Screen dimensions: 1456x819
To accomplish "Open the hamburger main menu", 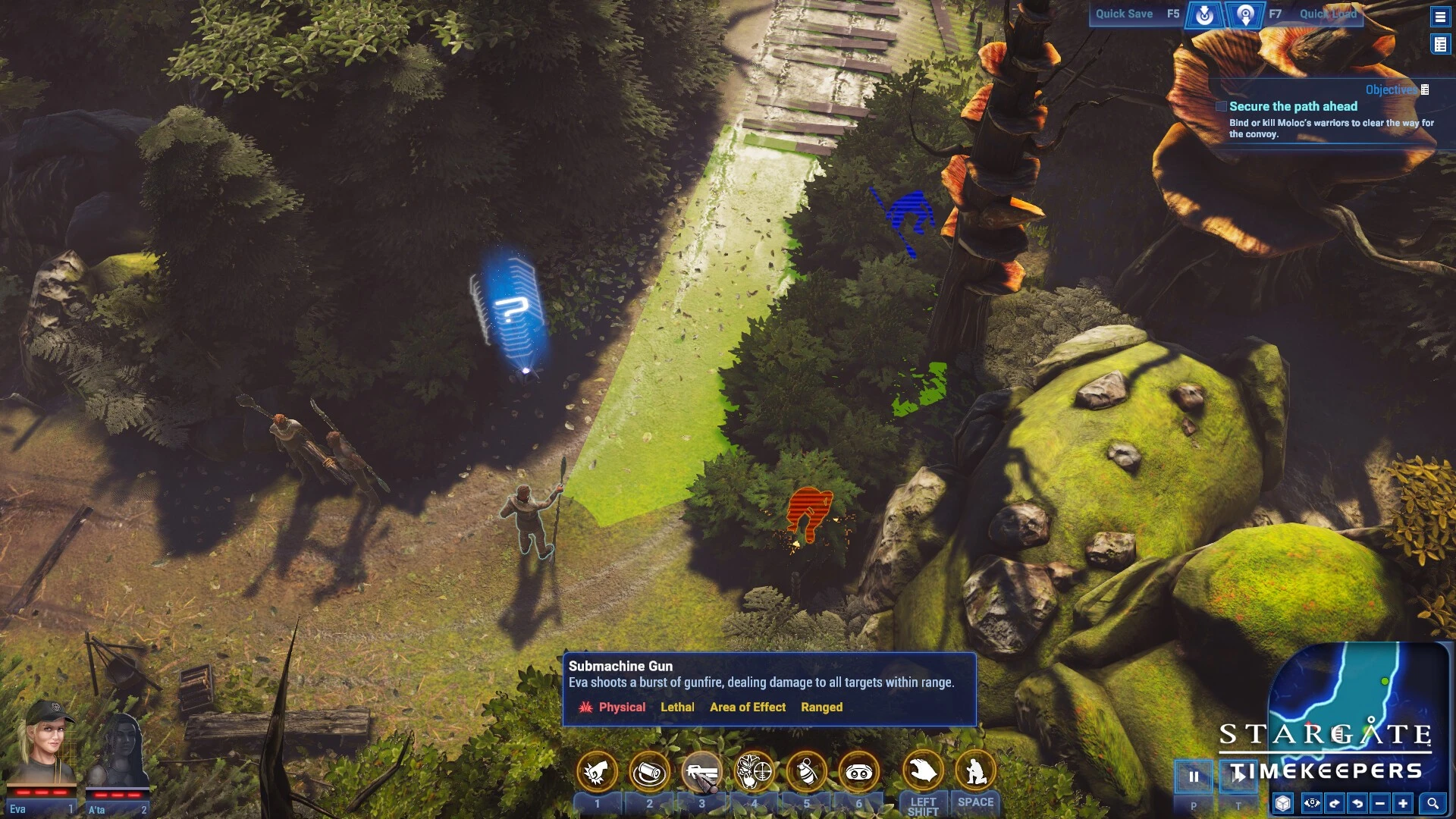I will click(x=1440, y=16).
